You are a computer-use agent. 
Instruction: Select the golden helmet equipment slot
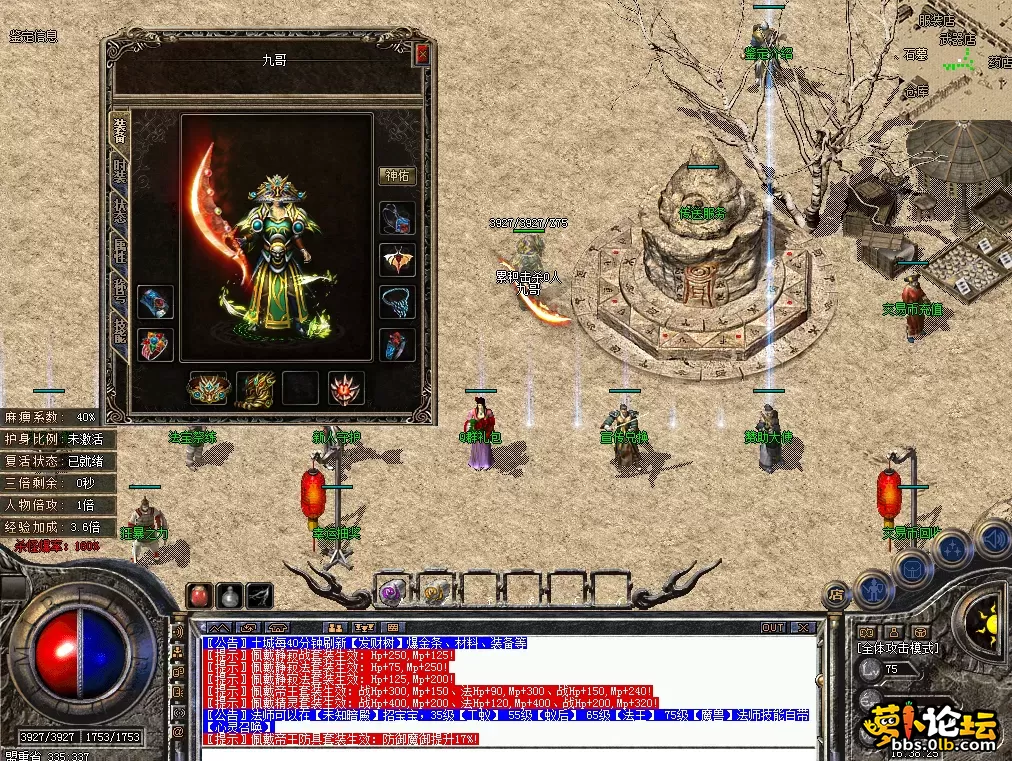pyautogui.click(x=208, y=388)
